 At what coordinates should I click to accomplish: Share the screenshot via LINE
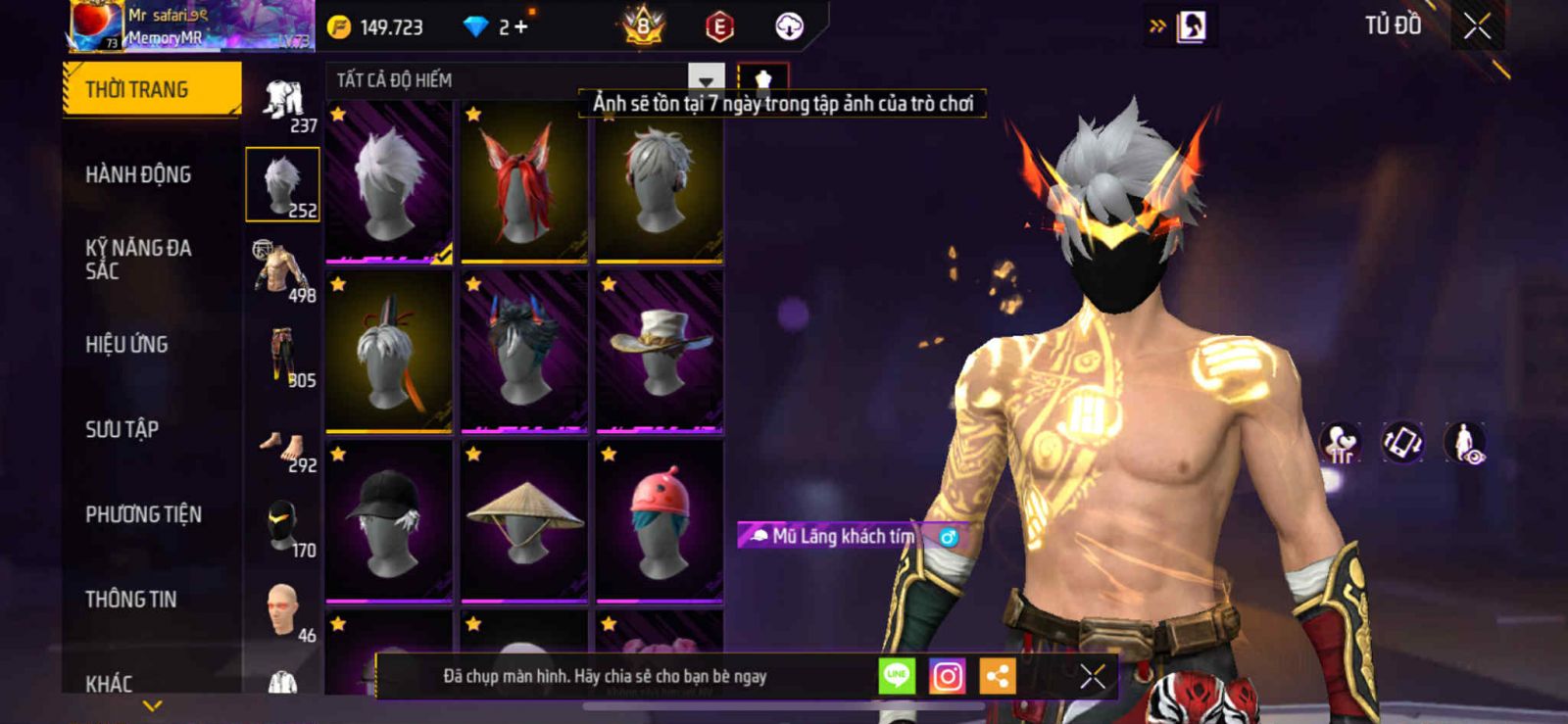pos(897,676)
